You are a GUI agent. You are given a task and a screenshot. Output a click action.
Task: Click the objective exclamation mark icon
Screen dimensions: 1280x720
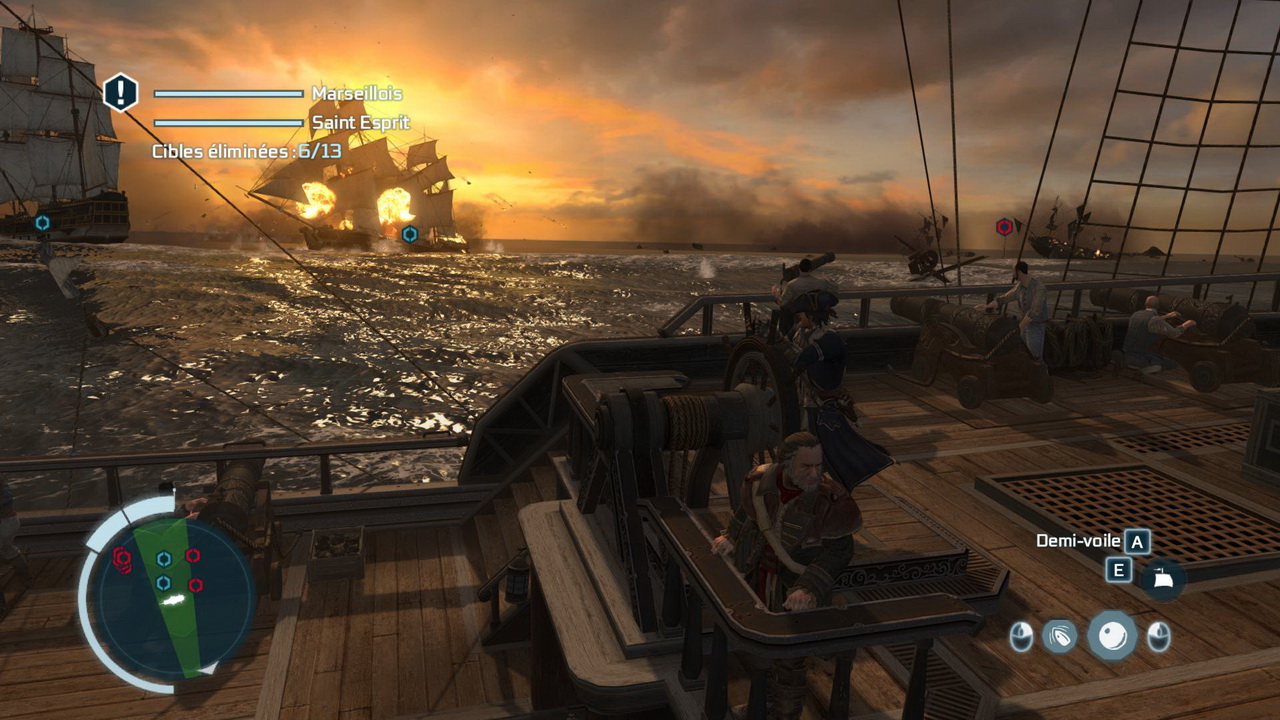121,93
